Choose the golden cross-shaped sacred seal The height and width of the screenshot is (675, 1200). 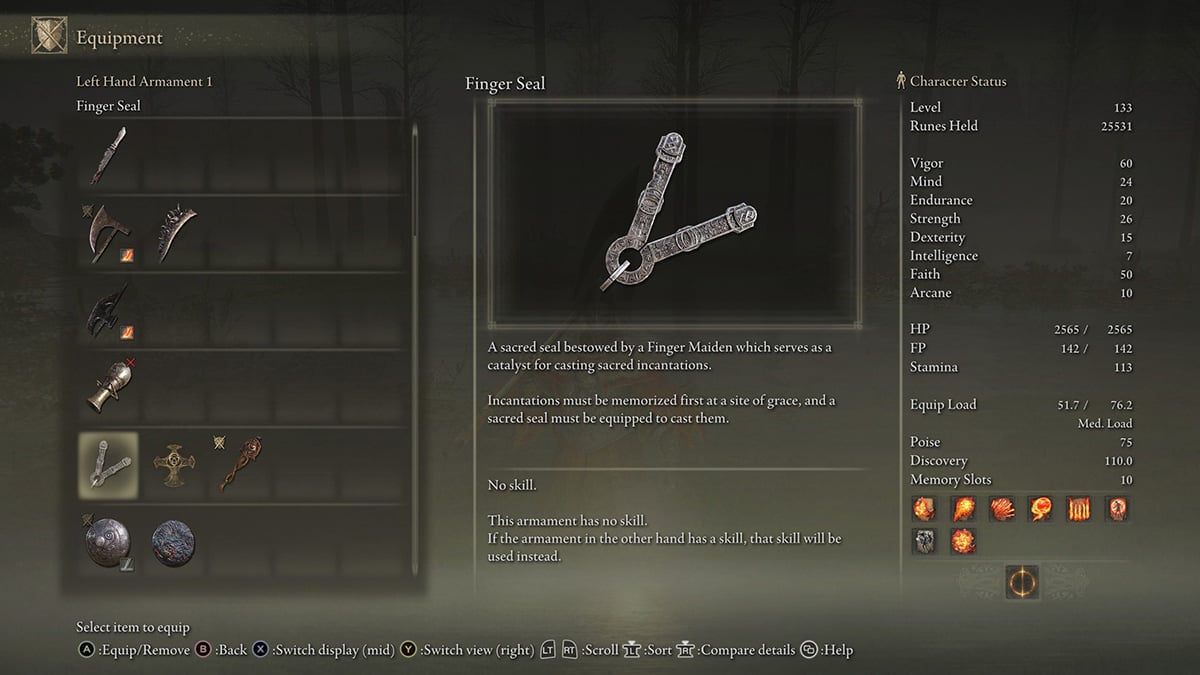(x=174, y=465)
